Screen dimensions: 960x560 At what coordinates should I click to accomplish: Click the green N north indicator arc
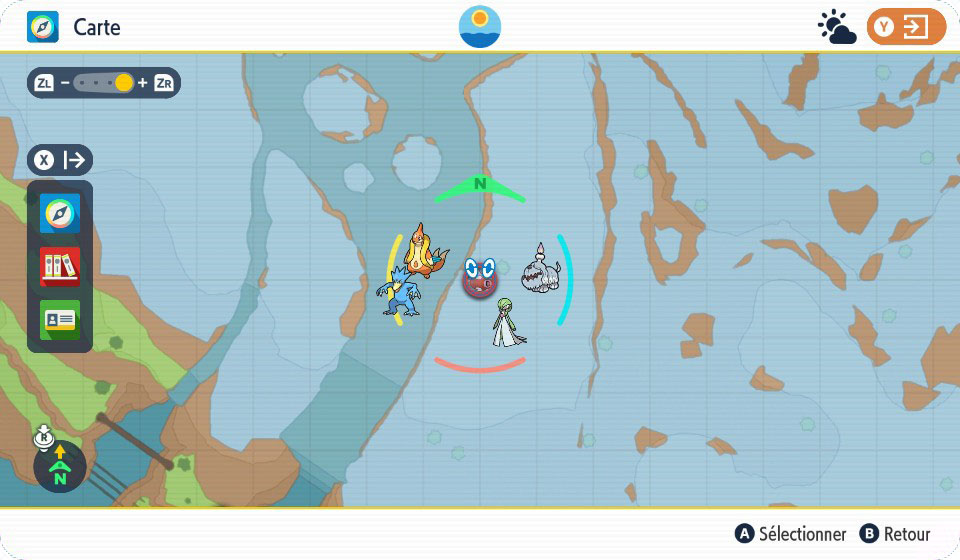click(480, 186)
